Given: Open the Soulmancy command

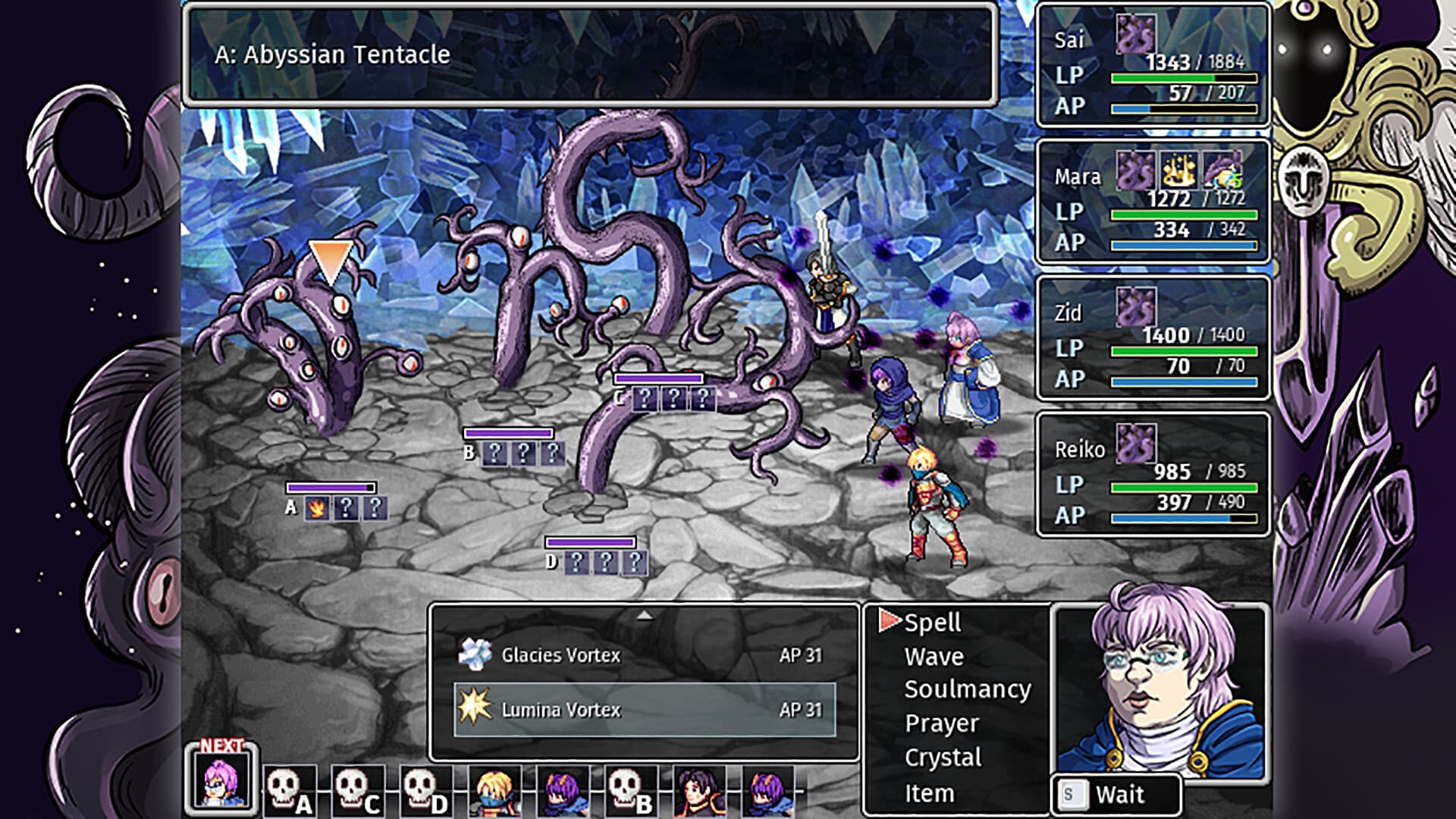Looking at the screenshot, I should (x=967, y=689).
